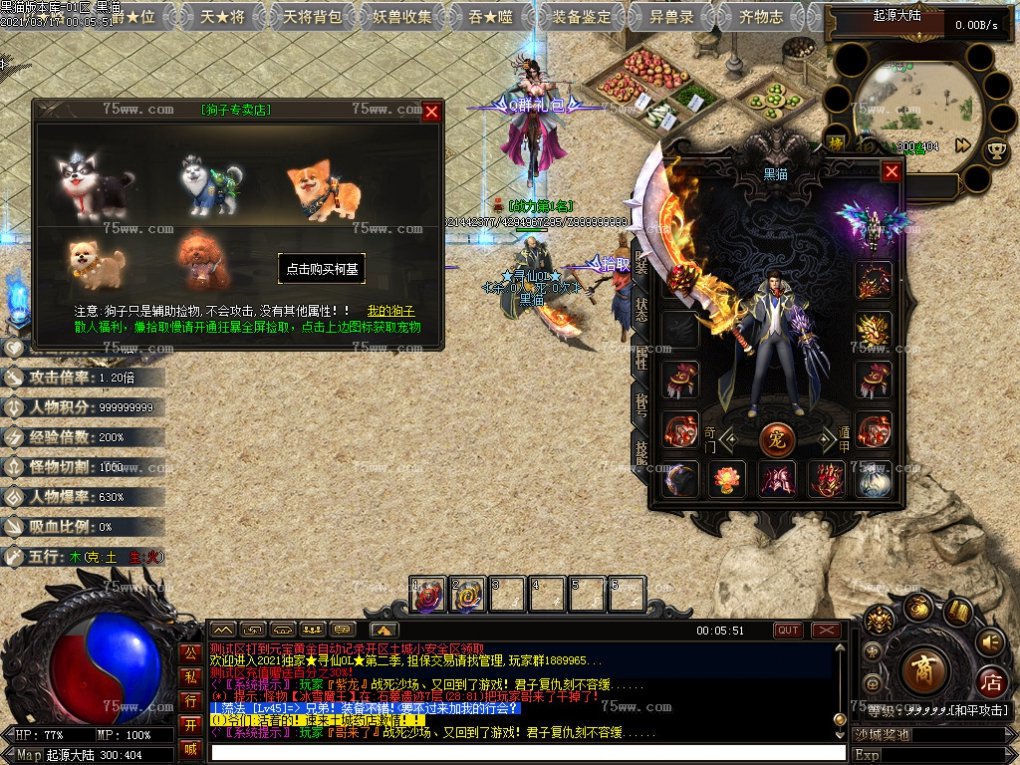Choose the orange corgi dog
The image size is (1020, 765).
322,187
